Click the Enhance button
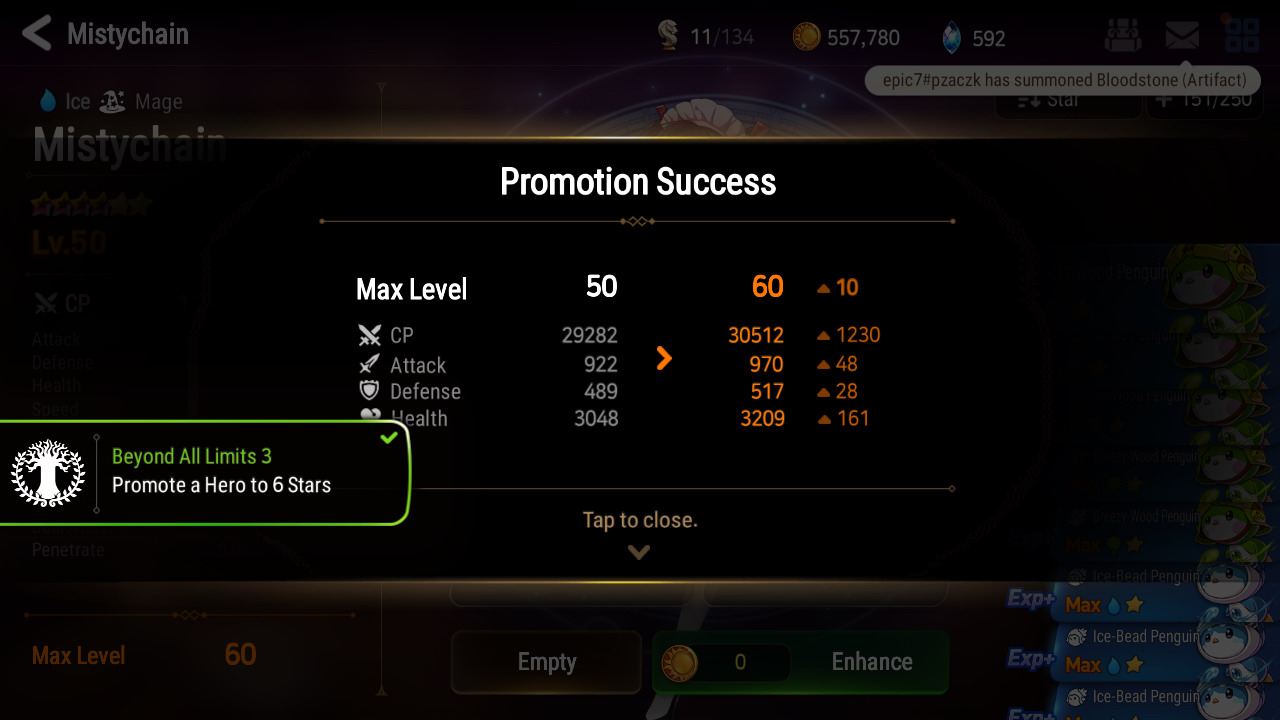The image size is (1280, 720). pos(871,662)
